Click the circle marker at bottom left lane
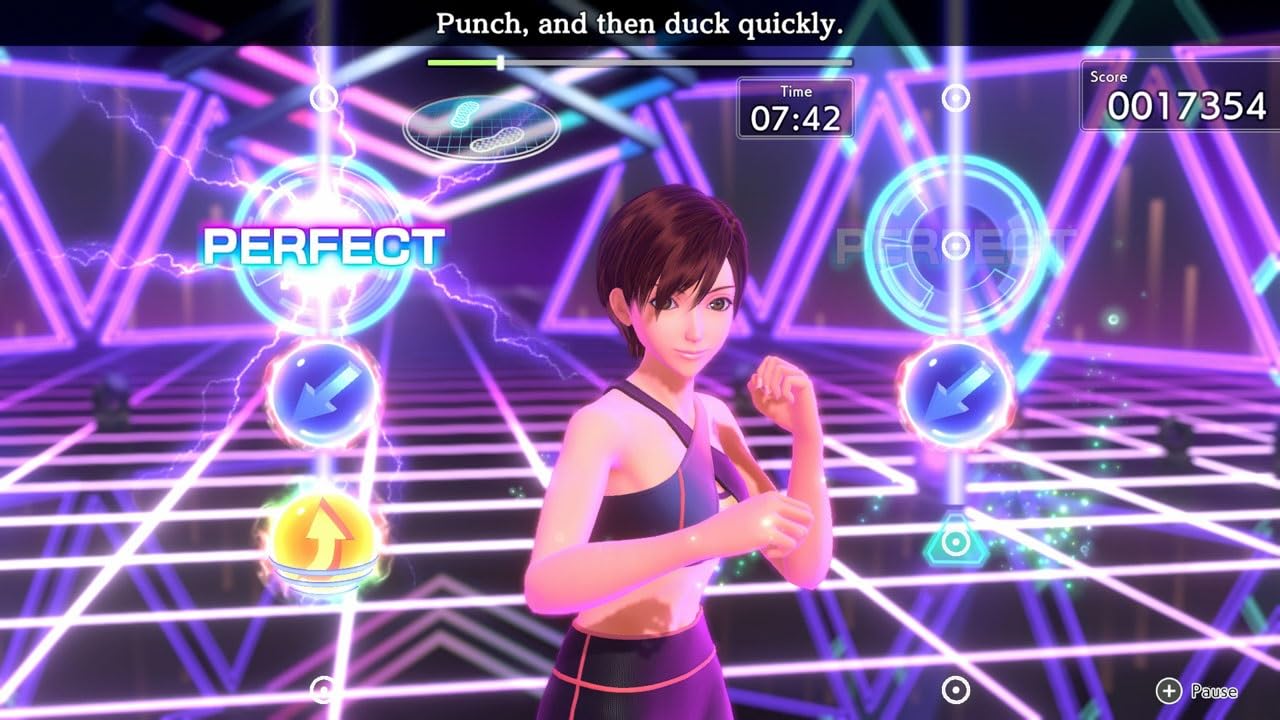Screen dimensions: 1280x720 (322, 690)
